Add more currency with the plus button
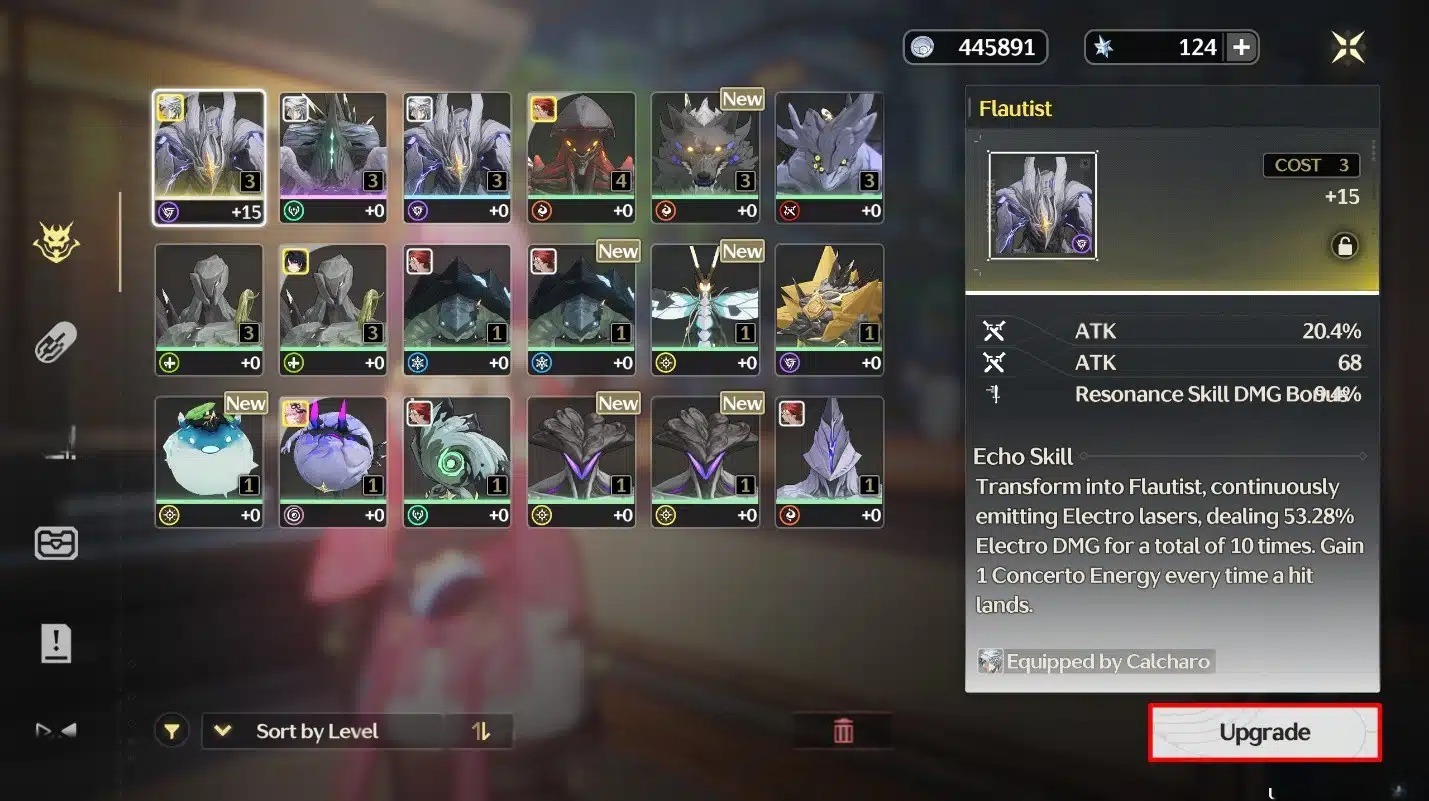This screenshot has width=1429, height=801. point(1241,47)
